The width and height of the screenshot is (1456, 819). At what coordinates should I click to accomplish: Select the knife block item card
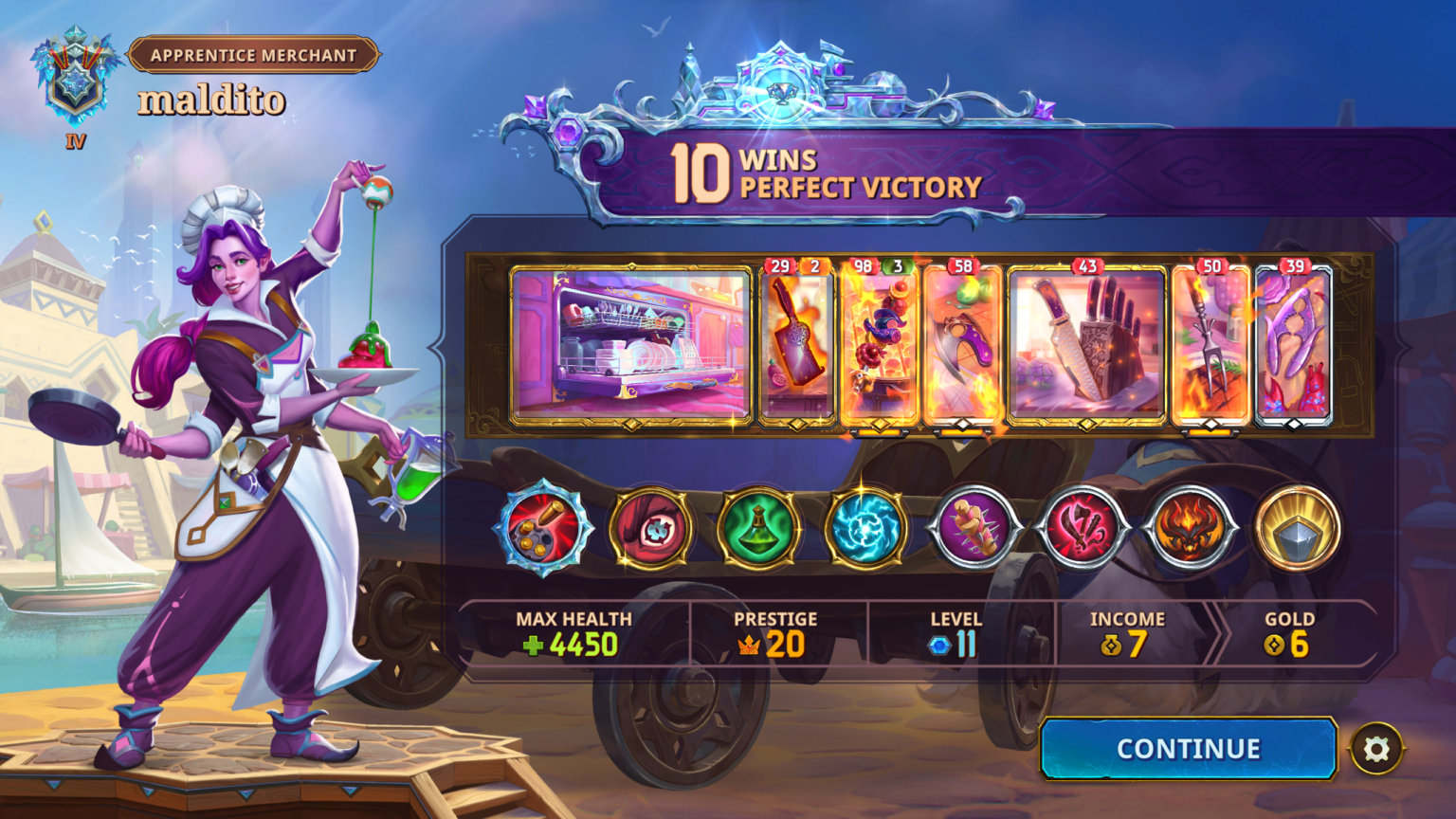1086,344
